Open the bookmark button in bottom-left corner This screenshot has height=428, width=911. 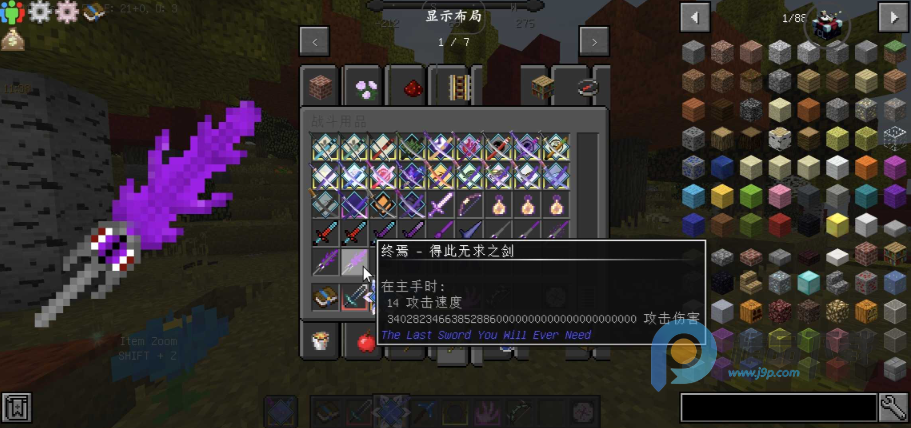click(x=15, y=409)
